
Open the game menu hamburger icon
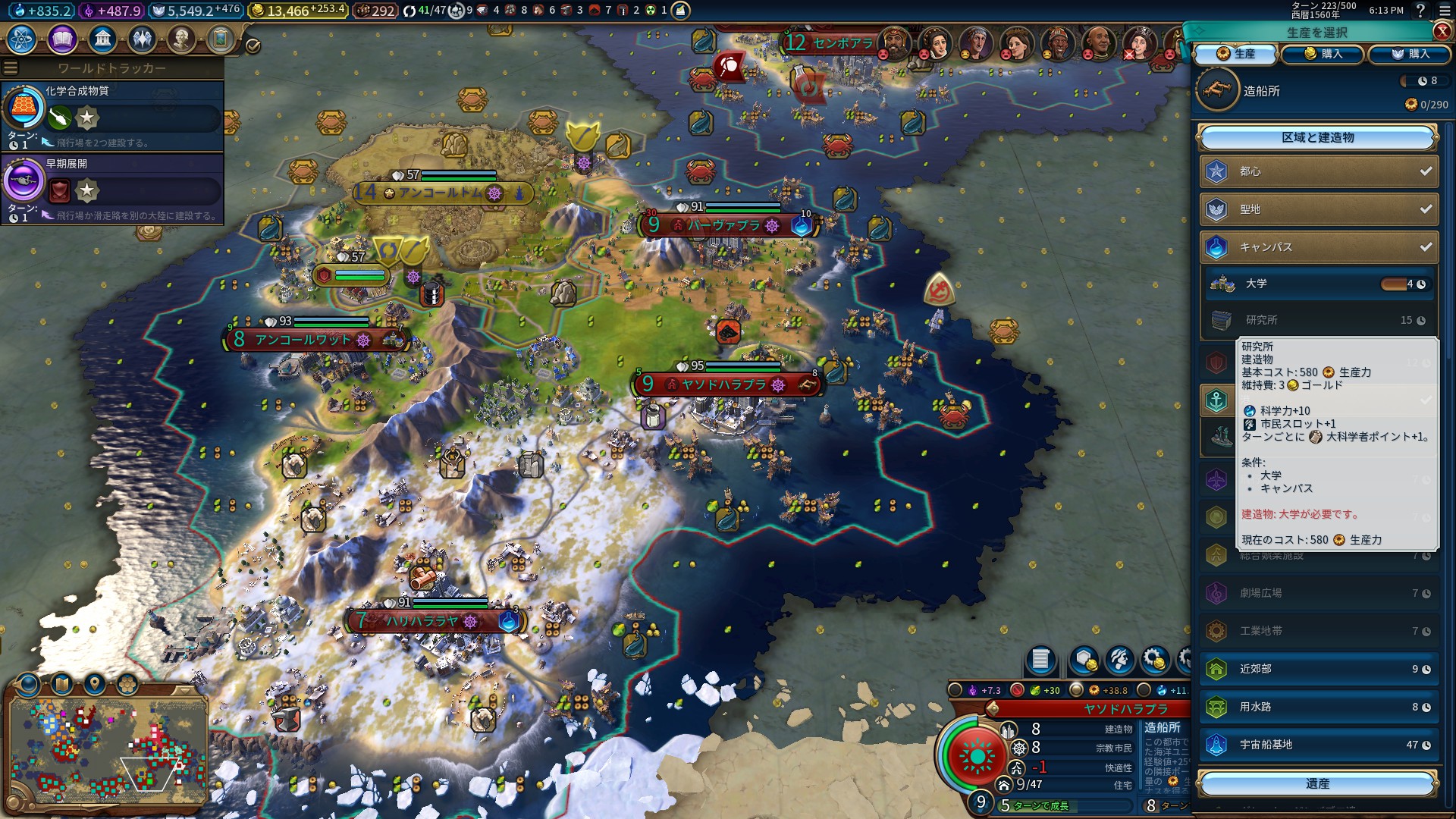tap(1443, 11)
